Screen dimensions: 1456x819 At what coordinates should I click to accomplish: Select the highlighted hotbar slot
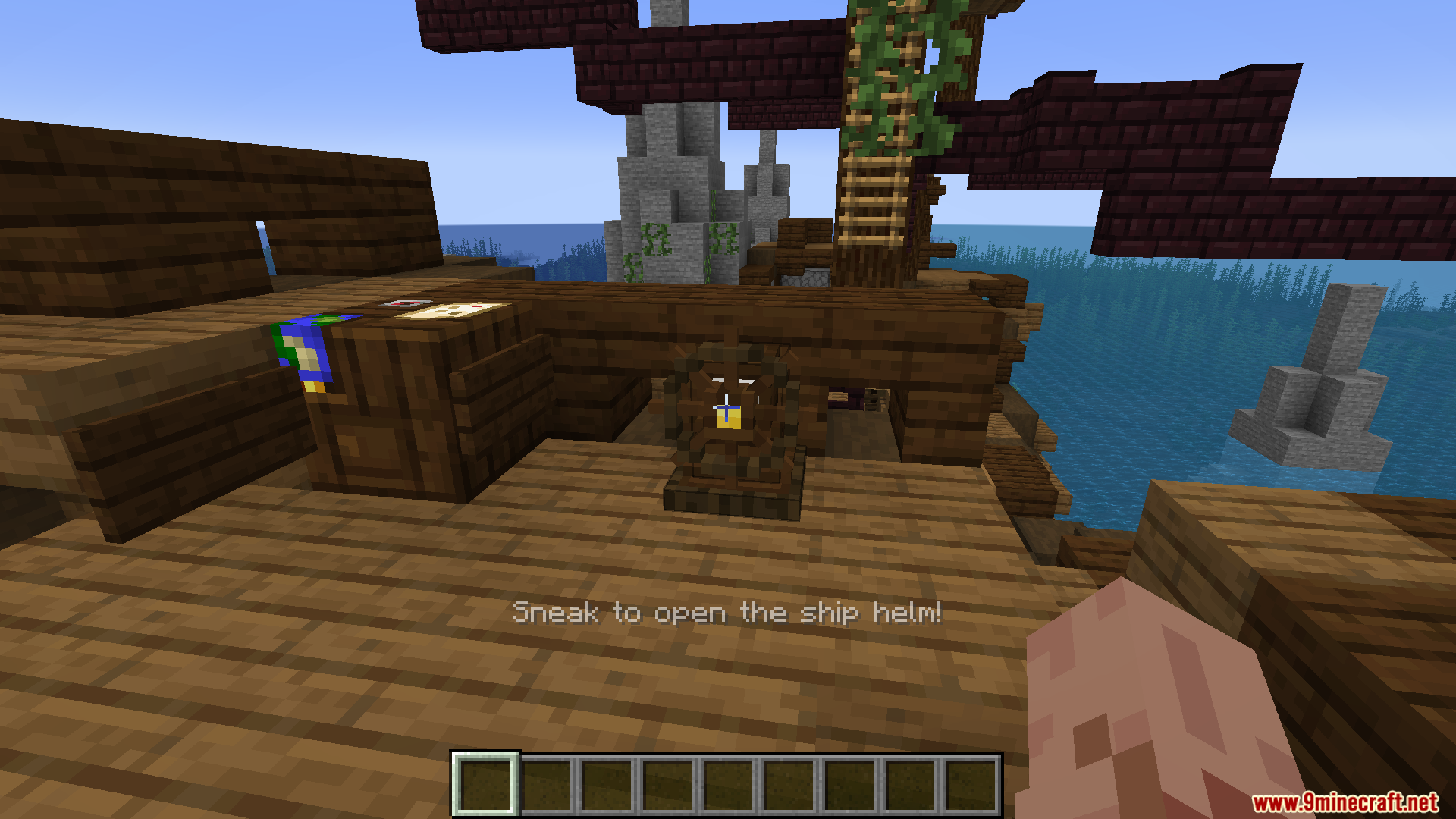tap(485, 784)
